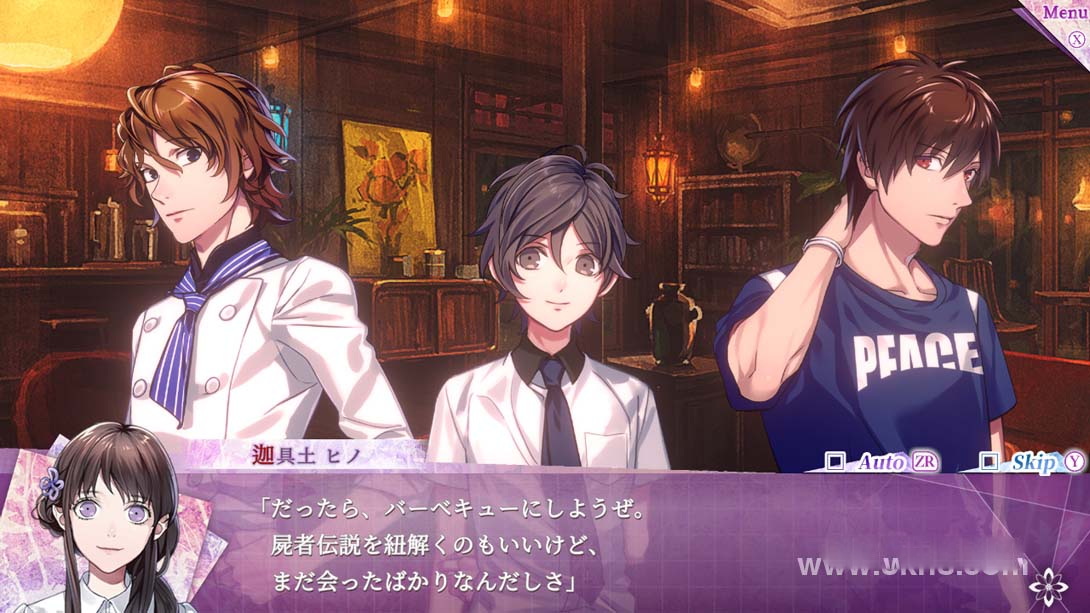Enable the Skip checkbox

coord(989,461)
